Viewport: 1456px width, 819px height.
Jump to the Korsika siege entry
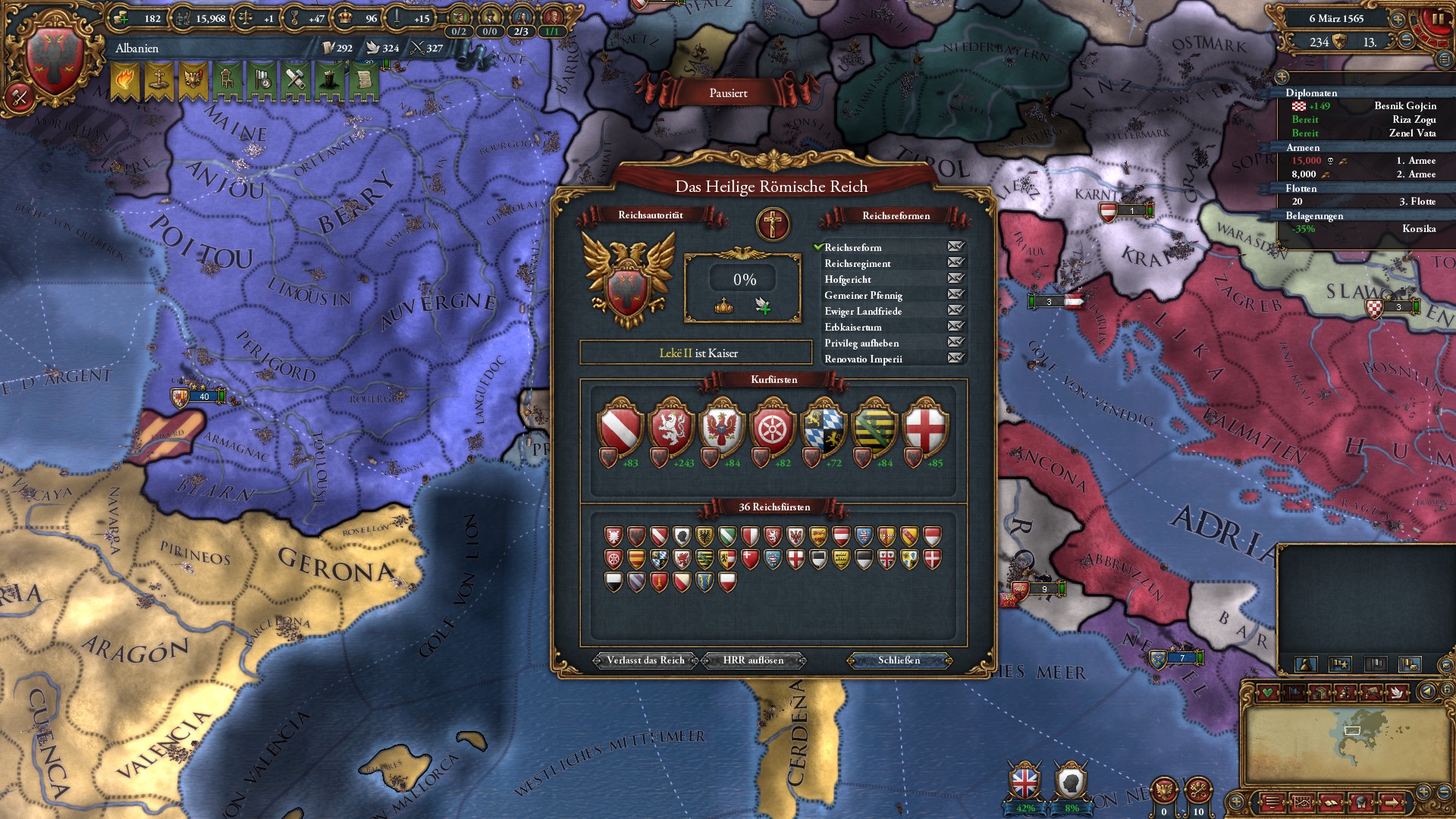pyautogui.click(x=1418, y=229)
